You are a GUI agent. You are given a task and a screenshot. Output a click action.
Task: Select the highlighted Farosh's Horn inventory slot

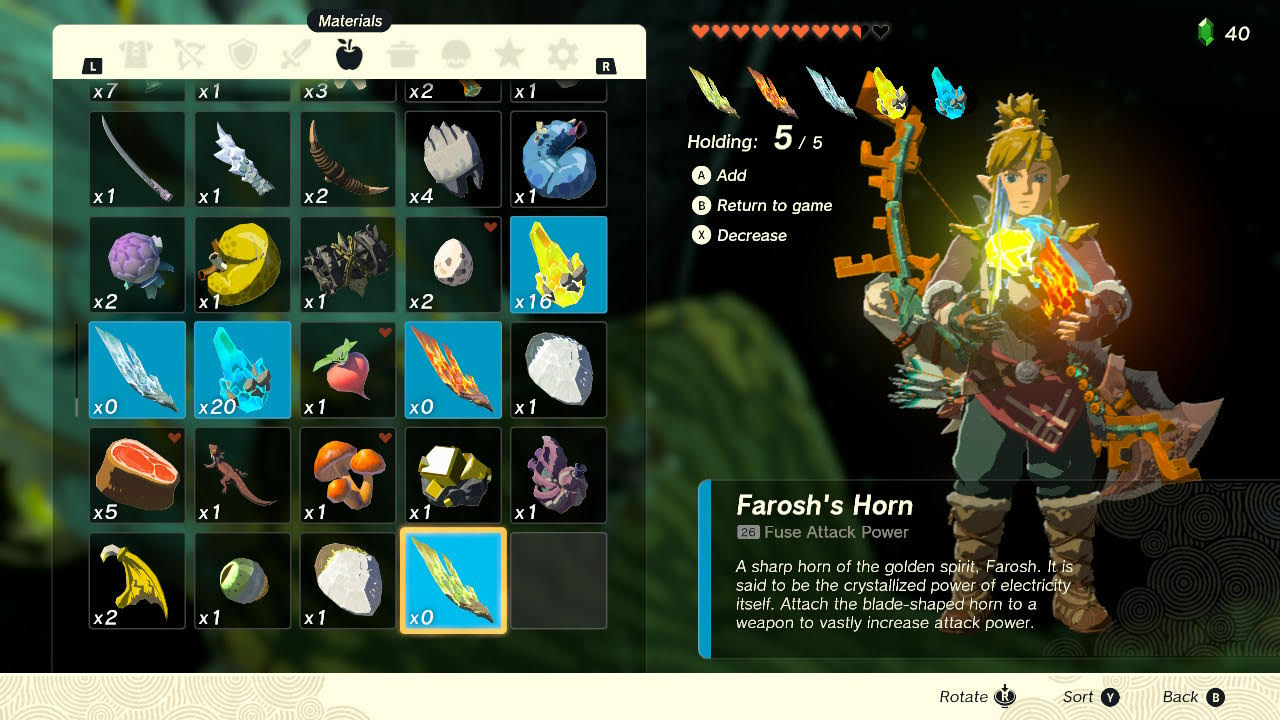[452, 580]
